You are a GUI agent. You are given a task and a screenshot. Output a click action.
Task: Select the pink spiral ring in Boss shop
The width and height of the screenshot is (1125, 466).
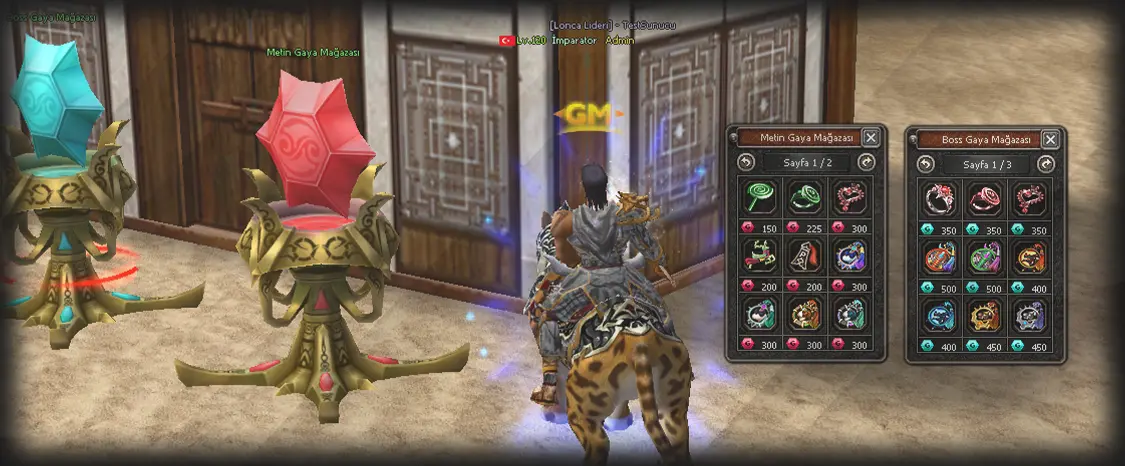pos(985,197)
